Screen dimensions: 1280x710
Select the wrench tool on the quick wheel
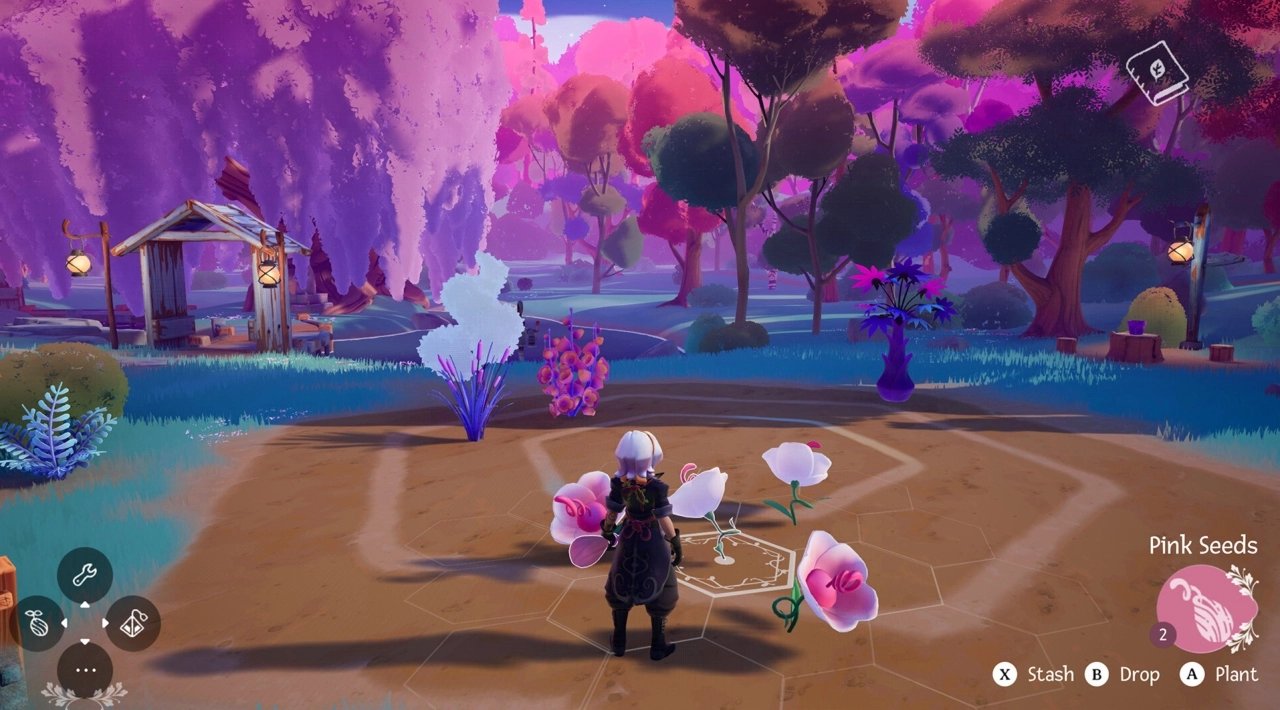click(85, 575)
